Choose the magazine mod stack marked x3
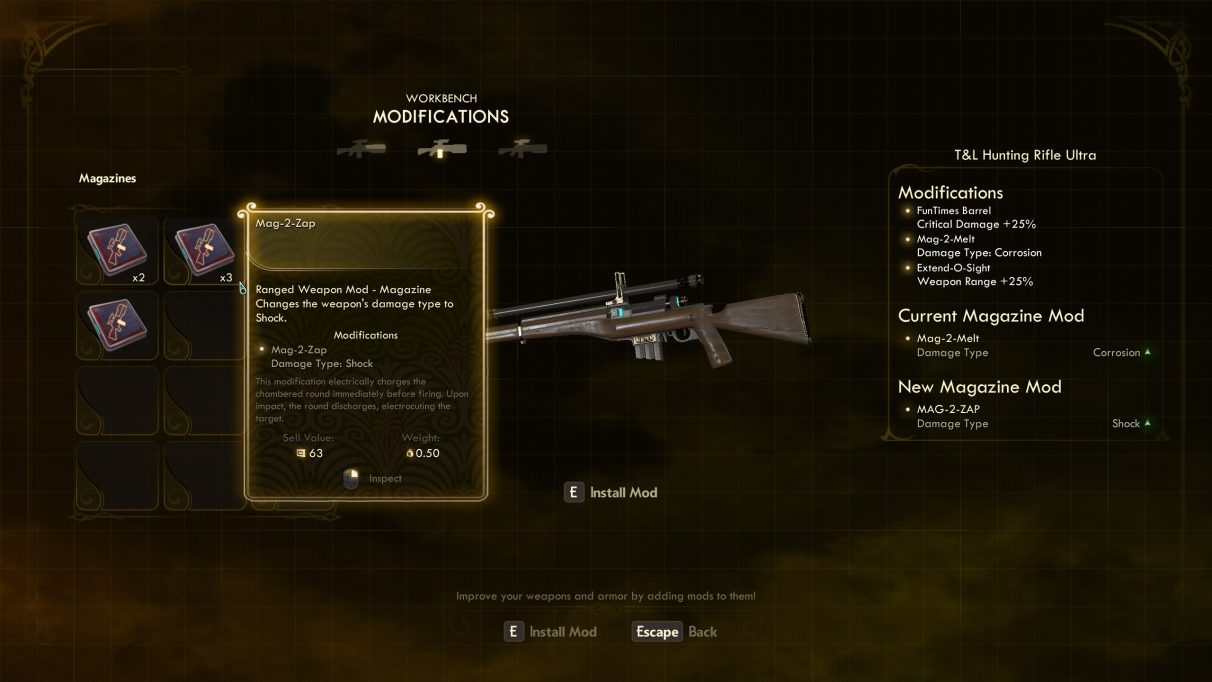 (203, 251)
